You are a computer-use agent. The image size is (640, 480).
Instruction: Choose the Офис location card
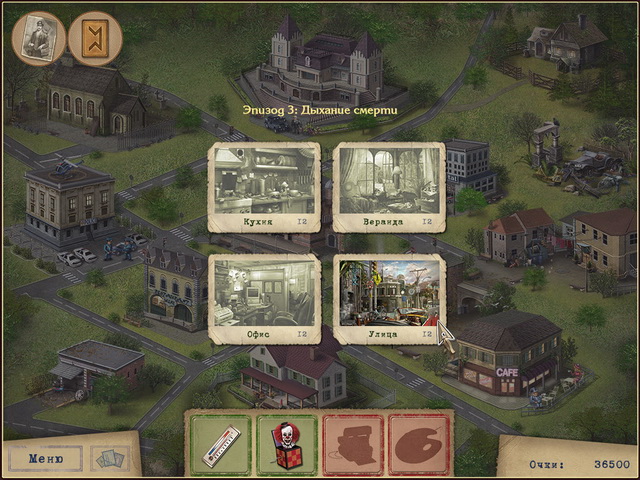point(264,298)
